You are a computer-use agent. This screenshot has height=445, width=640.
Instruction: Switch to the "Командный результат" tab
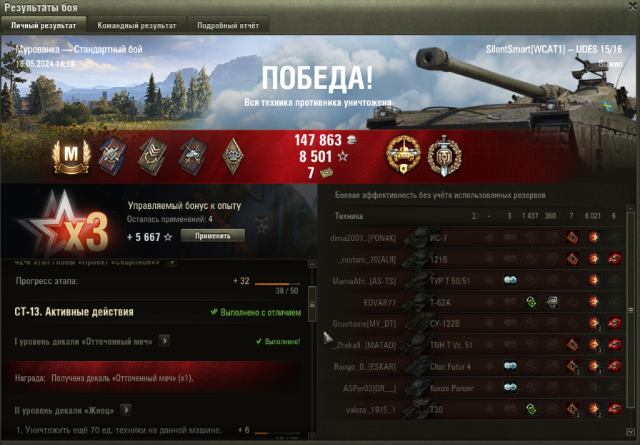pyautogui.click(x=137, y=24)
